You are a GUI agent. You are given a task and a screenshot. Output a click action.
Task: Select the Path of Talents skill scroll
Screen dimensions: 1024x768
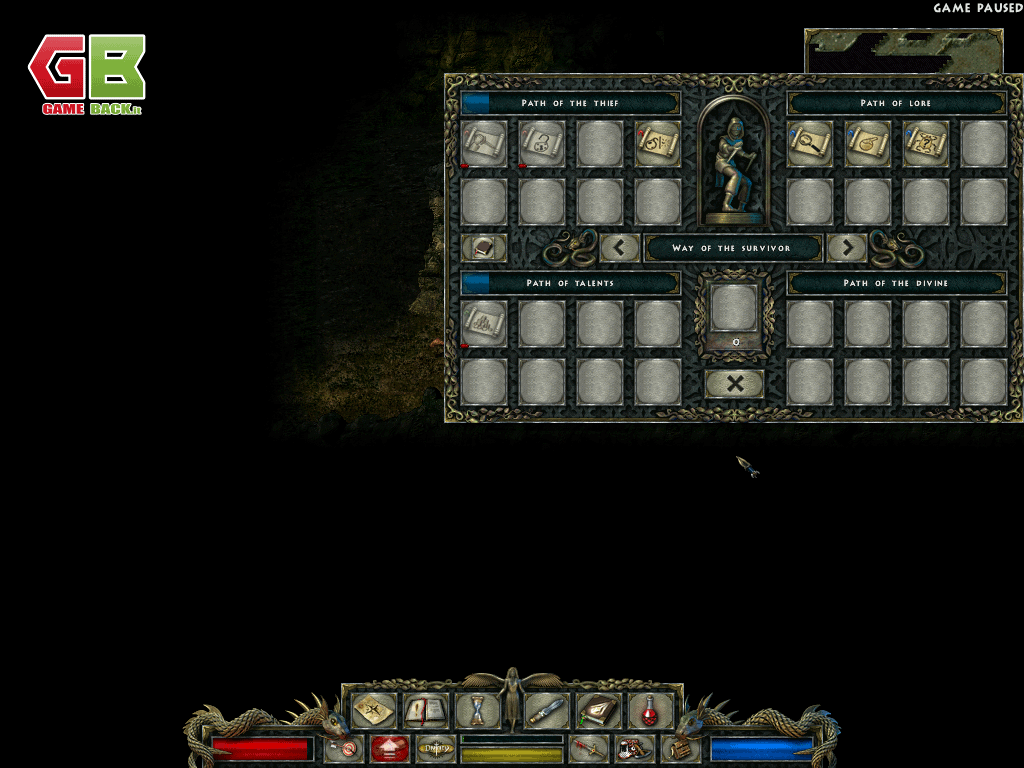(x=484, y=324)
